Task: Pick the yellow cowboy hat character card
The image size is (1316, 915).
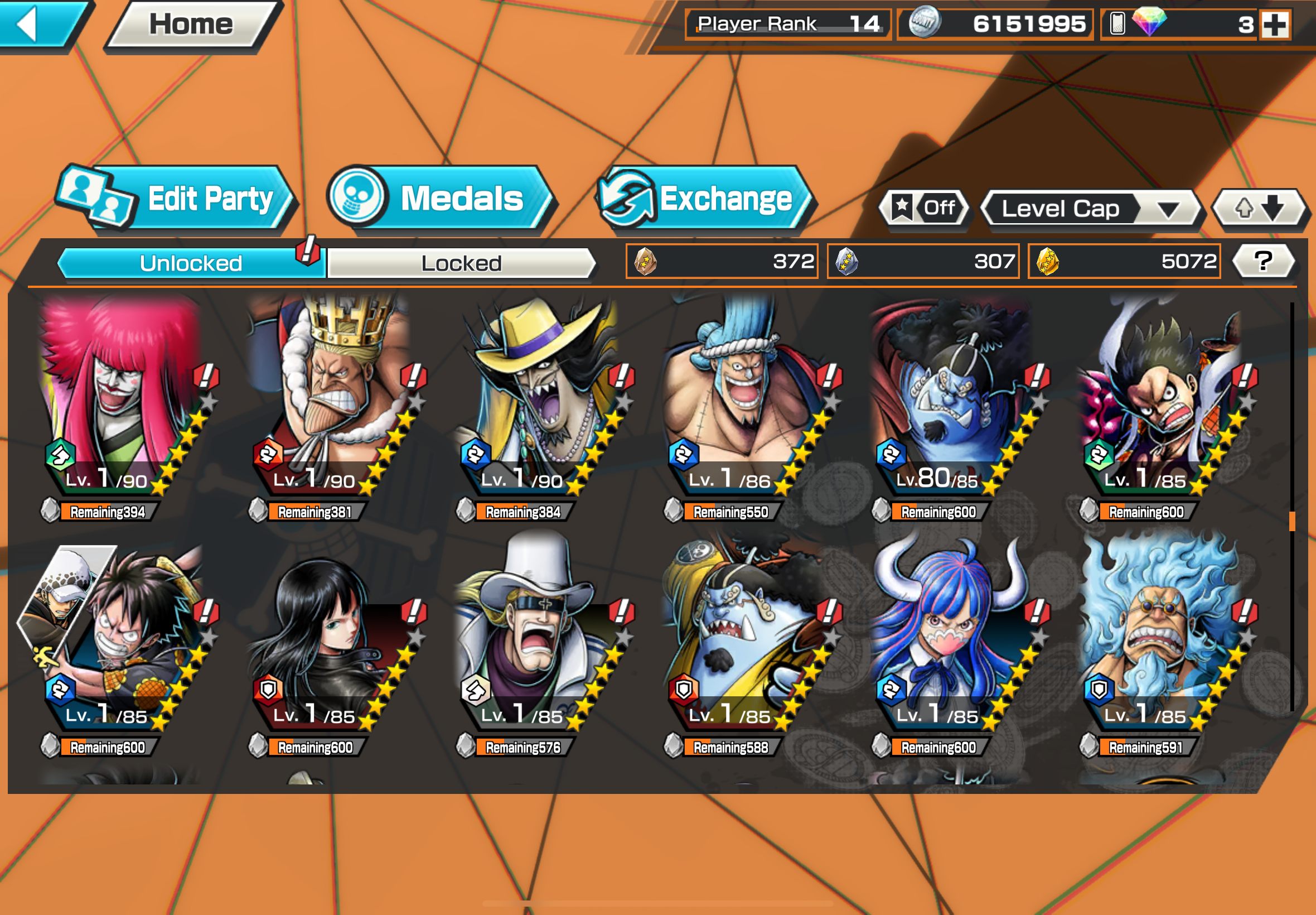Action: [536, 396]
